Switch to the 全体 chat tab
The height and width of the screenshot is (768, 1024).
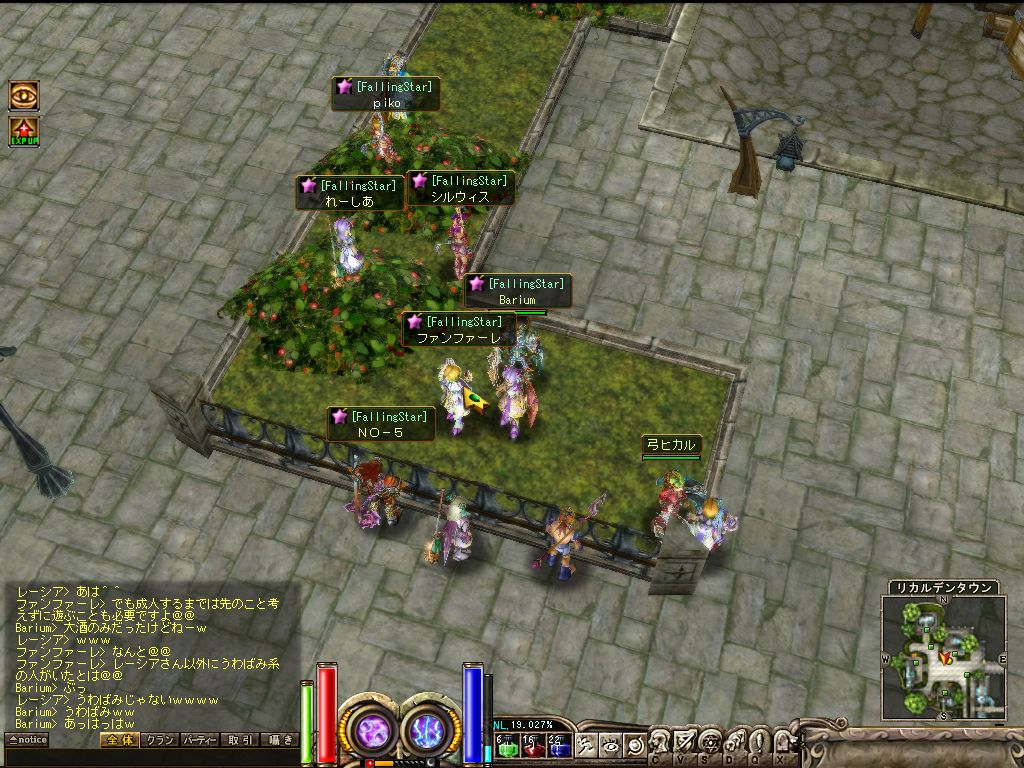(118, 740)
